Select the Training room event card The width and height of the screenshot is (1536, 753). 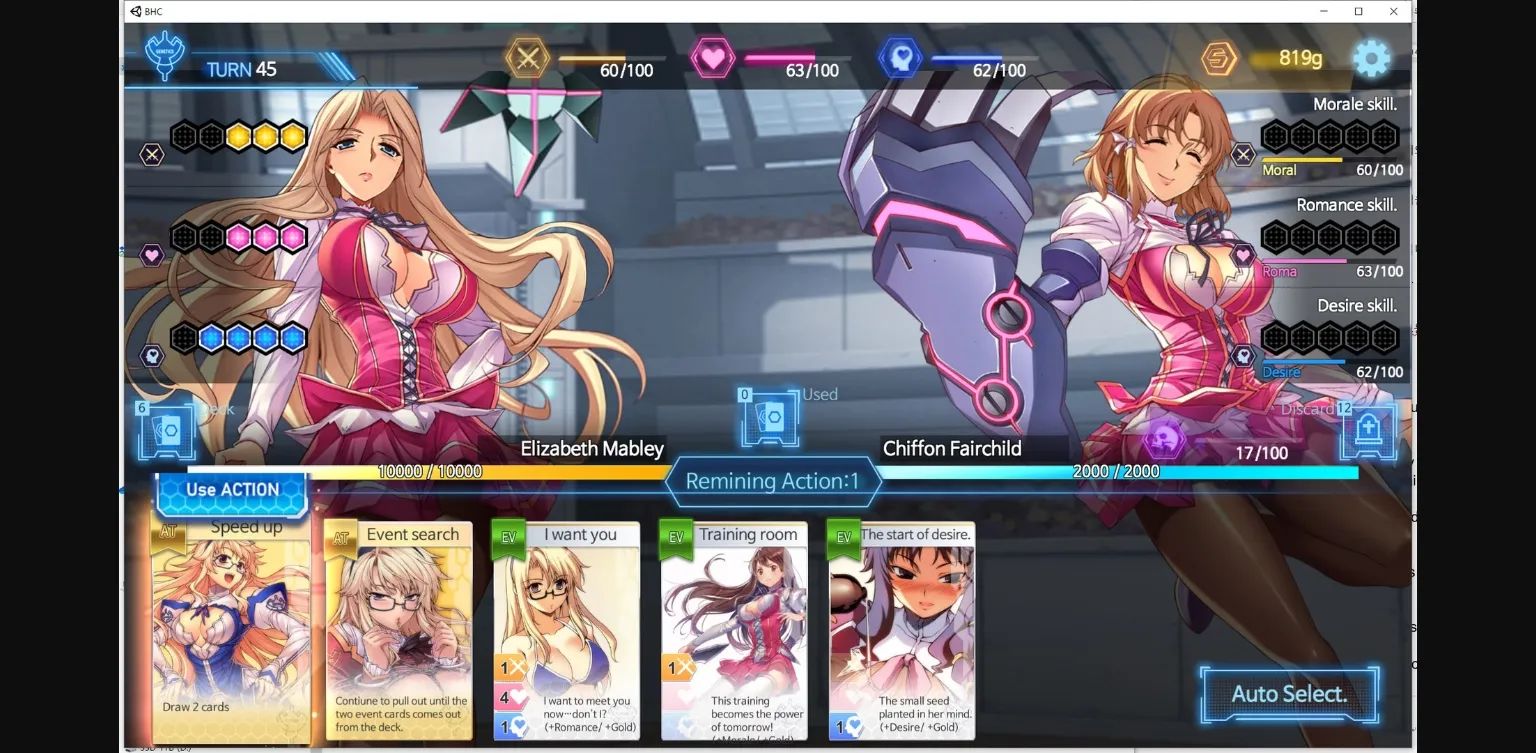point(734,630)
